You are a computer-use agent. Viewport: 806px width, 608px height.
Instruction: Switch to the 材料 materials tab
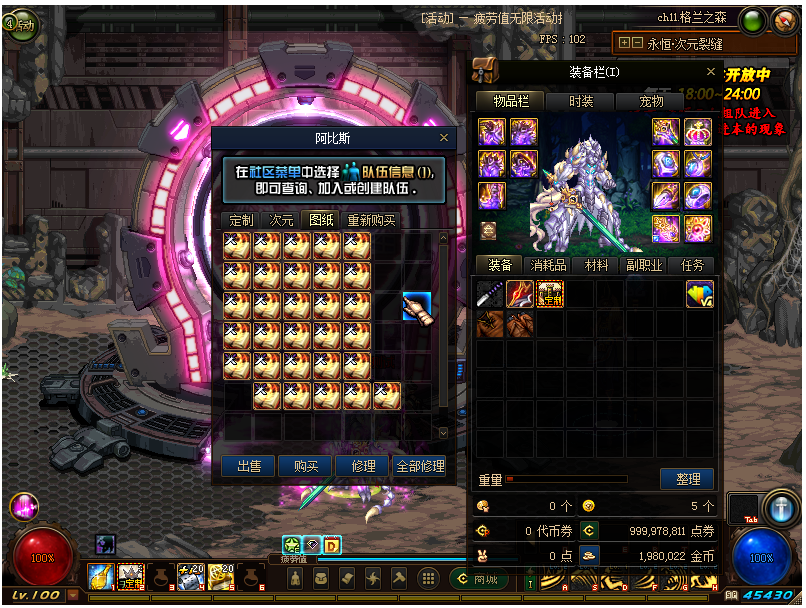[597, 265]
